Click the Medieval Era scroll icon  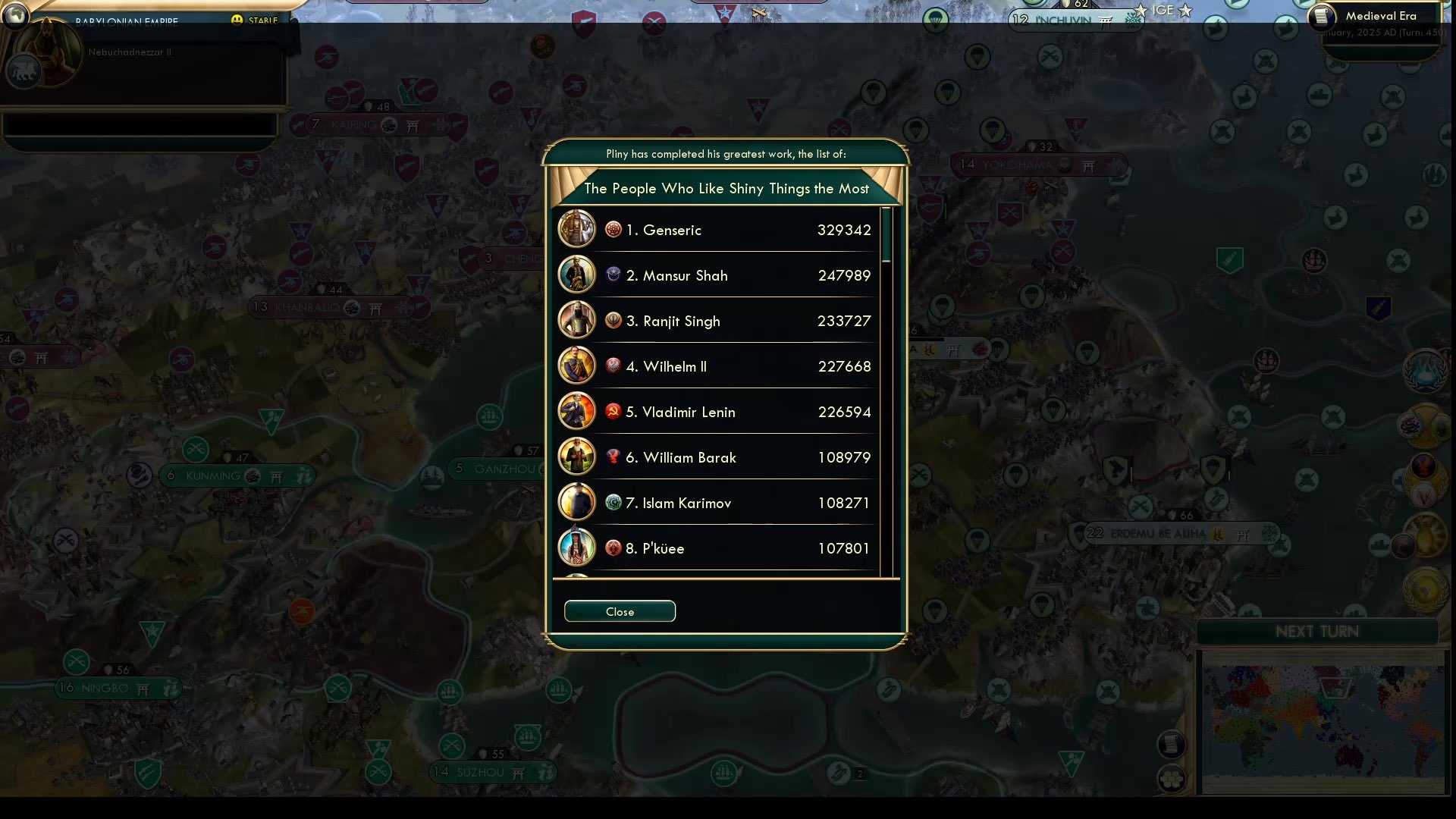pyautogui.click(x=1323, y=17)
